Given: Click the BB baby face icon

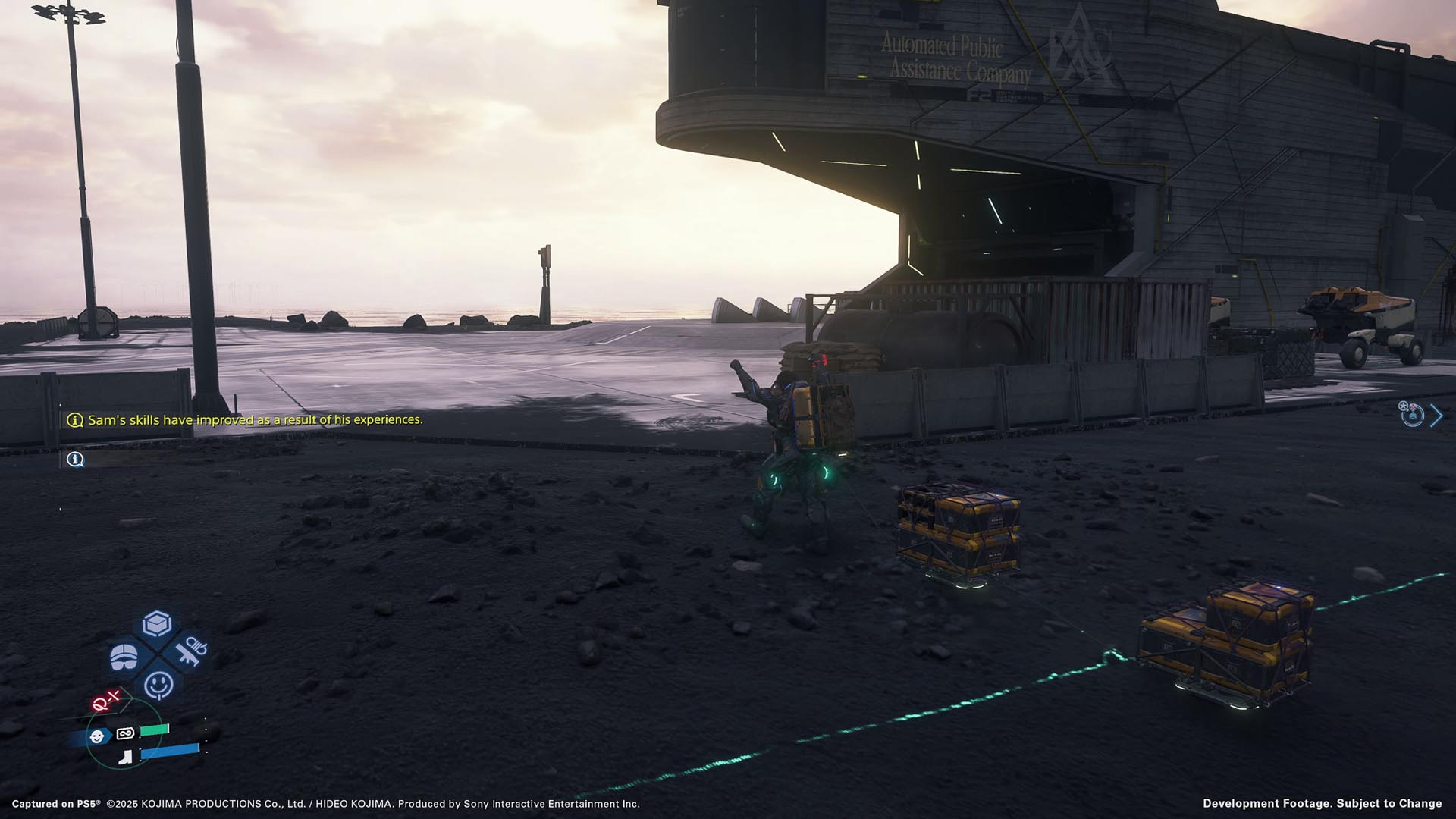Looking at the screenshot, I should pyautogui.click(x=97, y=736).
